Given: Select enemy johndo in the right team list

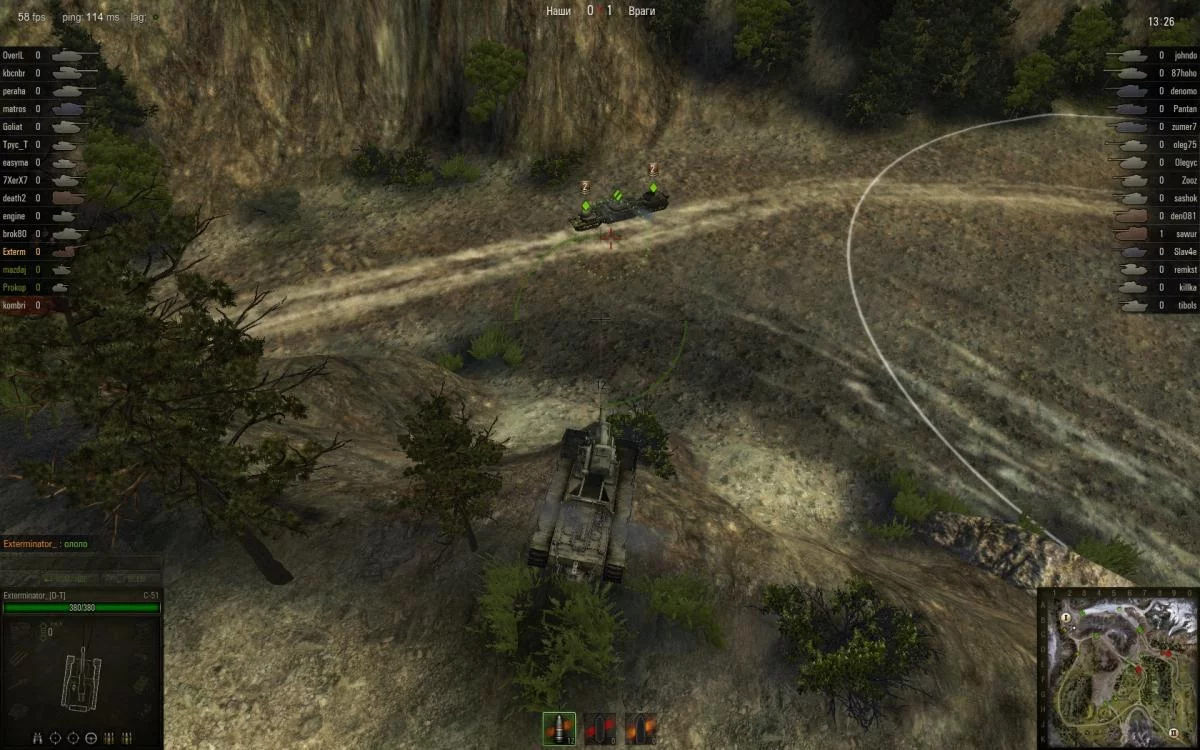Looking at the screenshot, I should (1185, 56).
